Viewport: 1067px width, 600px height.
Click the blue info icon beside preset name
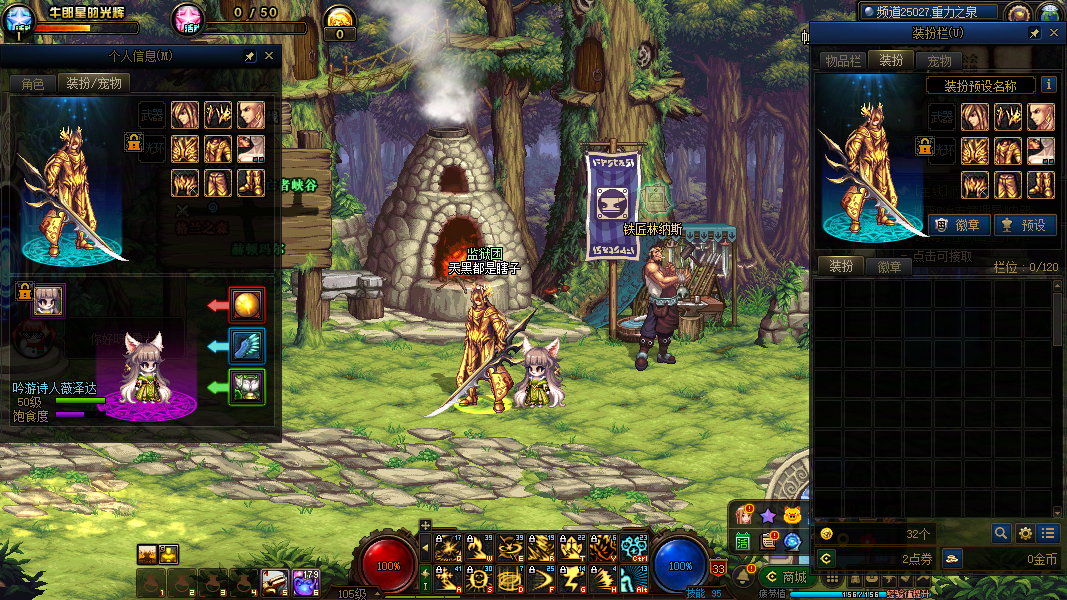coord(1048,85)
